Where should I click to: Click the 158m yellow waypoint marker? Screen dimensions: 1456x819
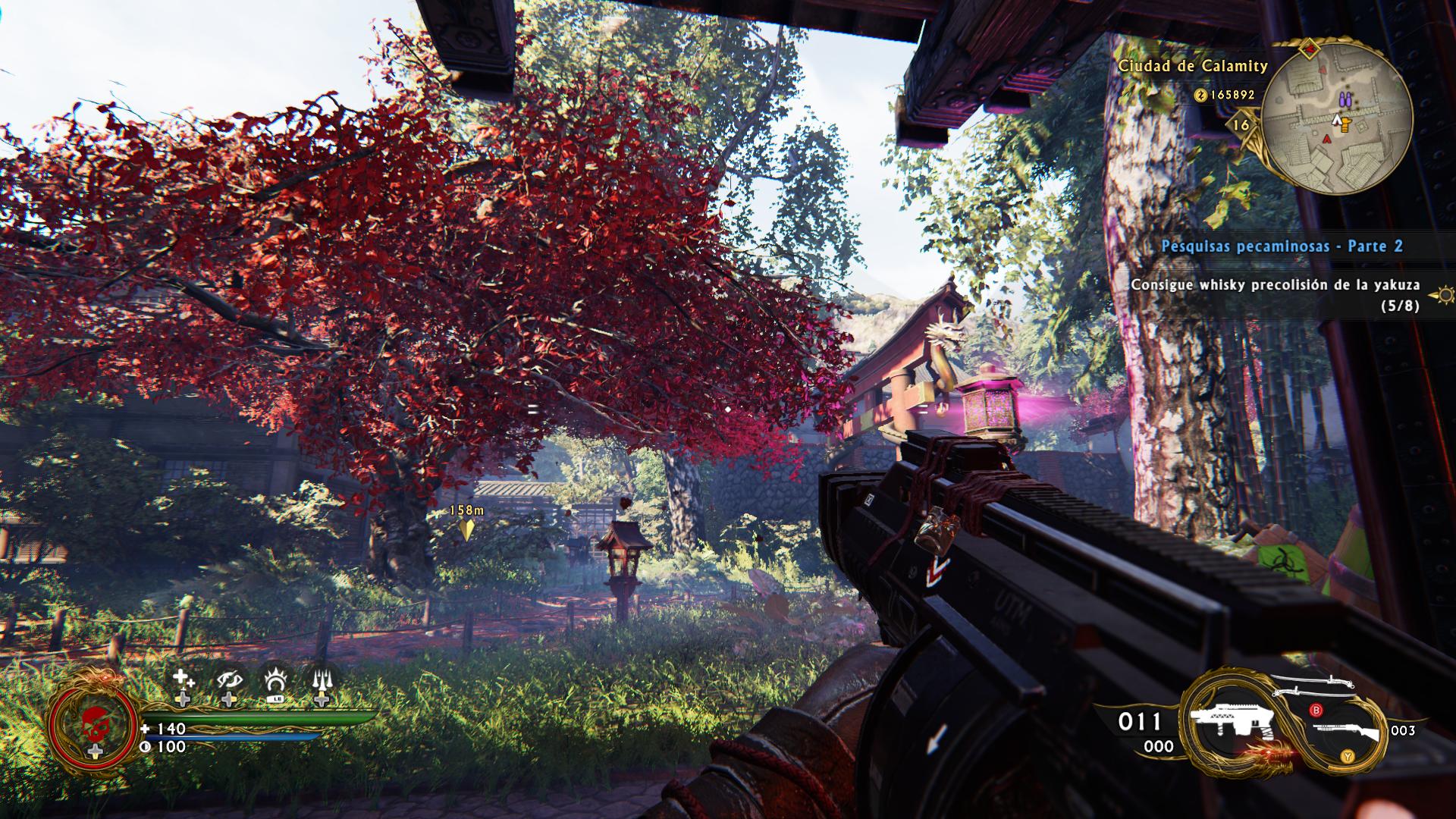pyautogui.click(x=466, y=529)
